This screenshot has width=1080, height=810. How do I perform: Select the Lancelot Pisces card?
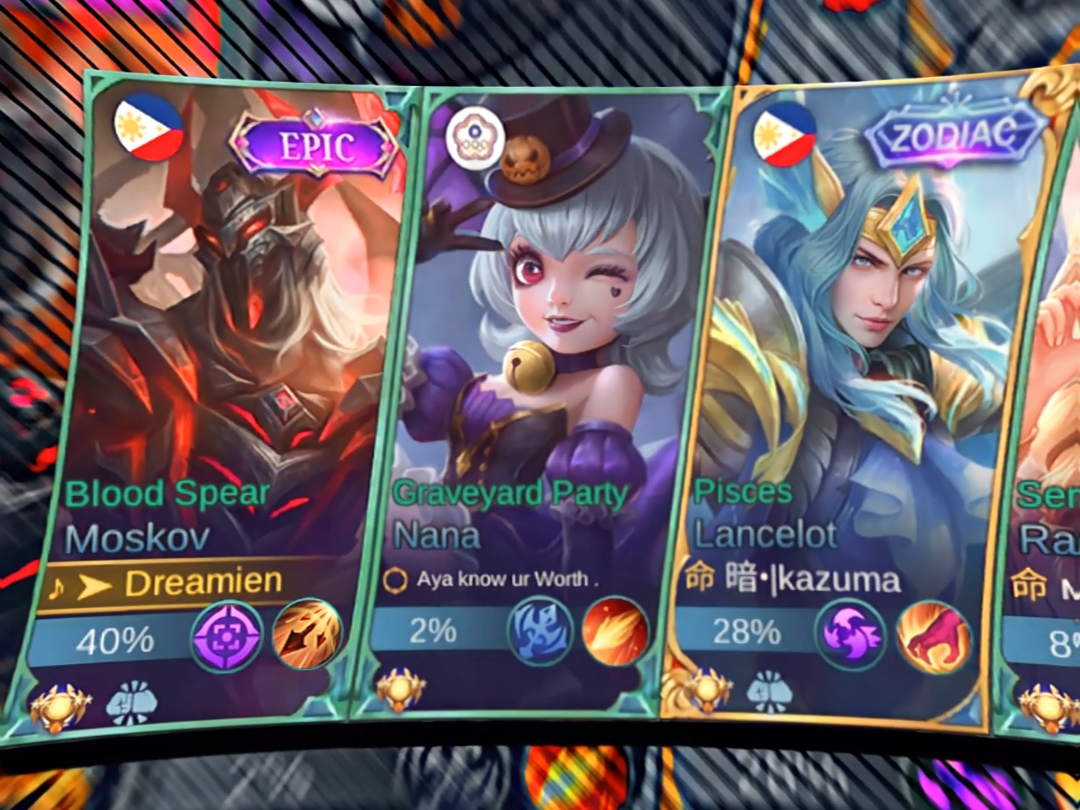point(860,330)
